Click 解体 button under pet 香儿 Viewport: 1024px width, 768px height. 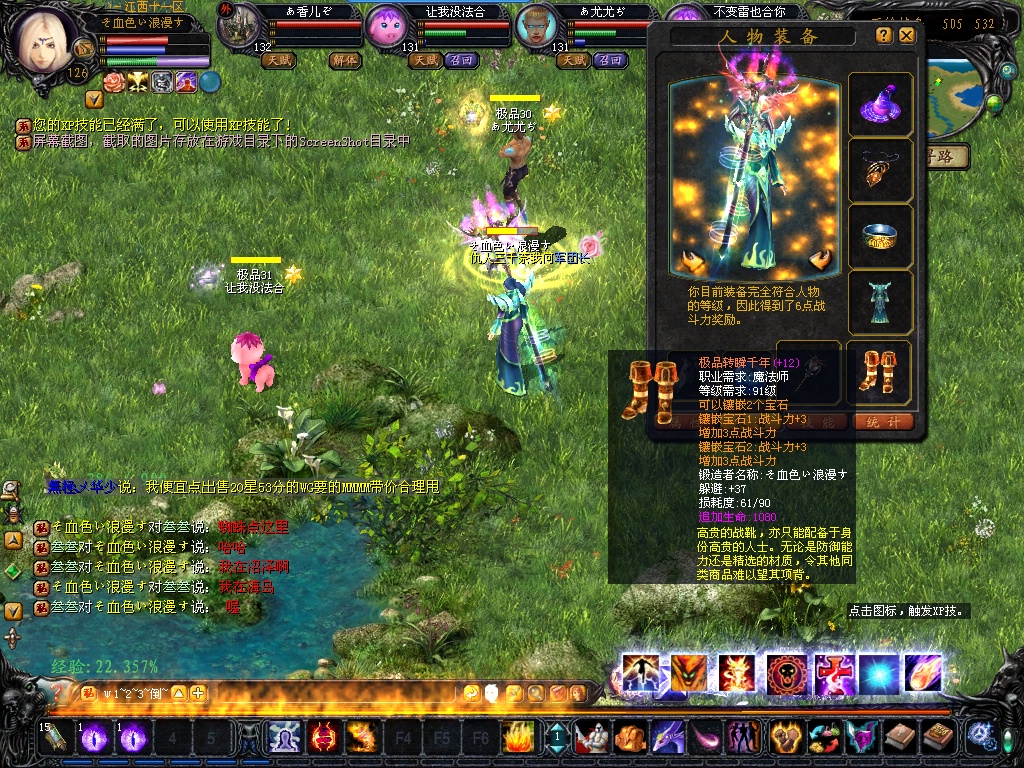(345, 60)
